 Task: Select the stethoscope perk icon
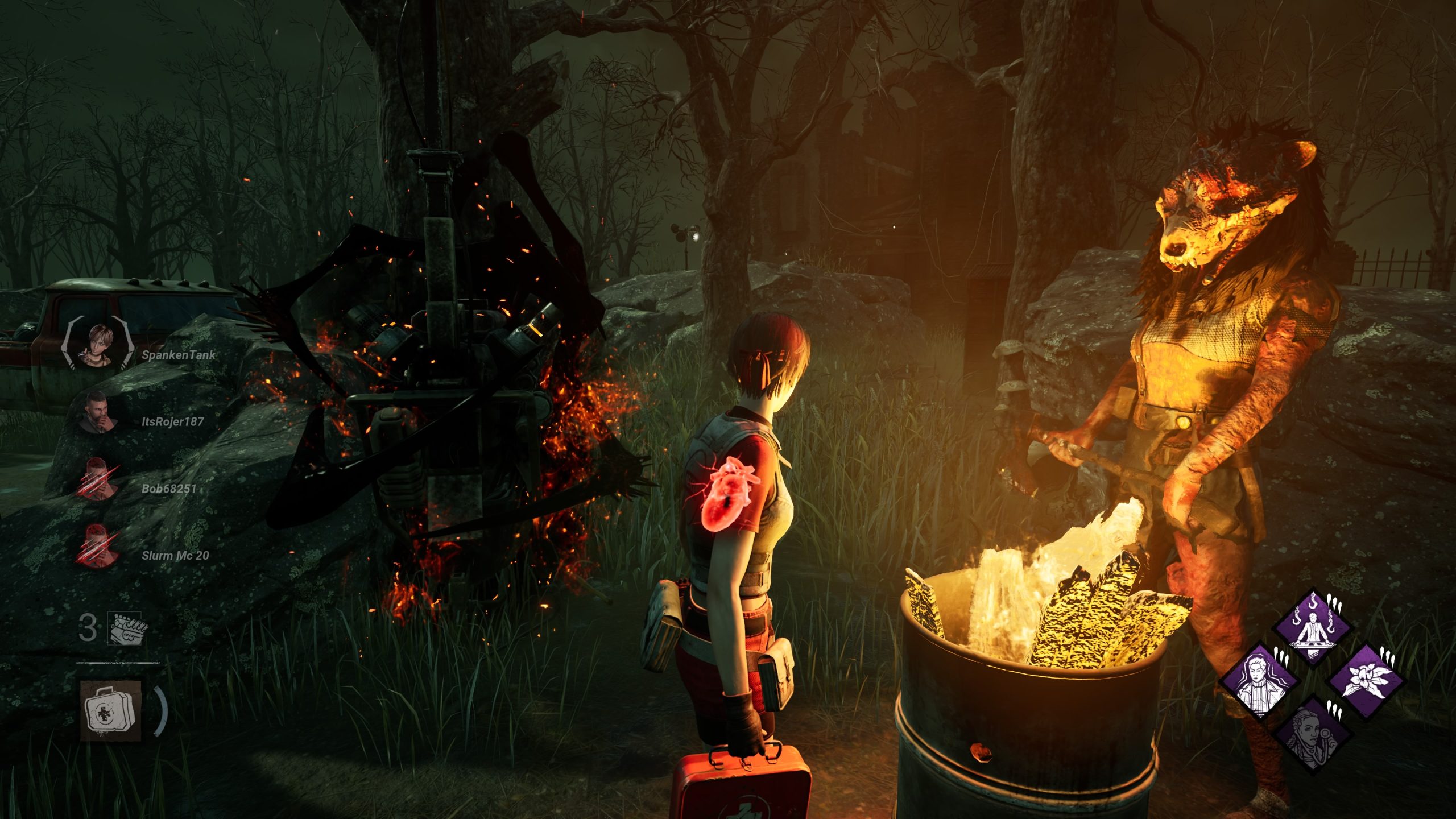(1312, 734)
